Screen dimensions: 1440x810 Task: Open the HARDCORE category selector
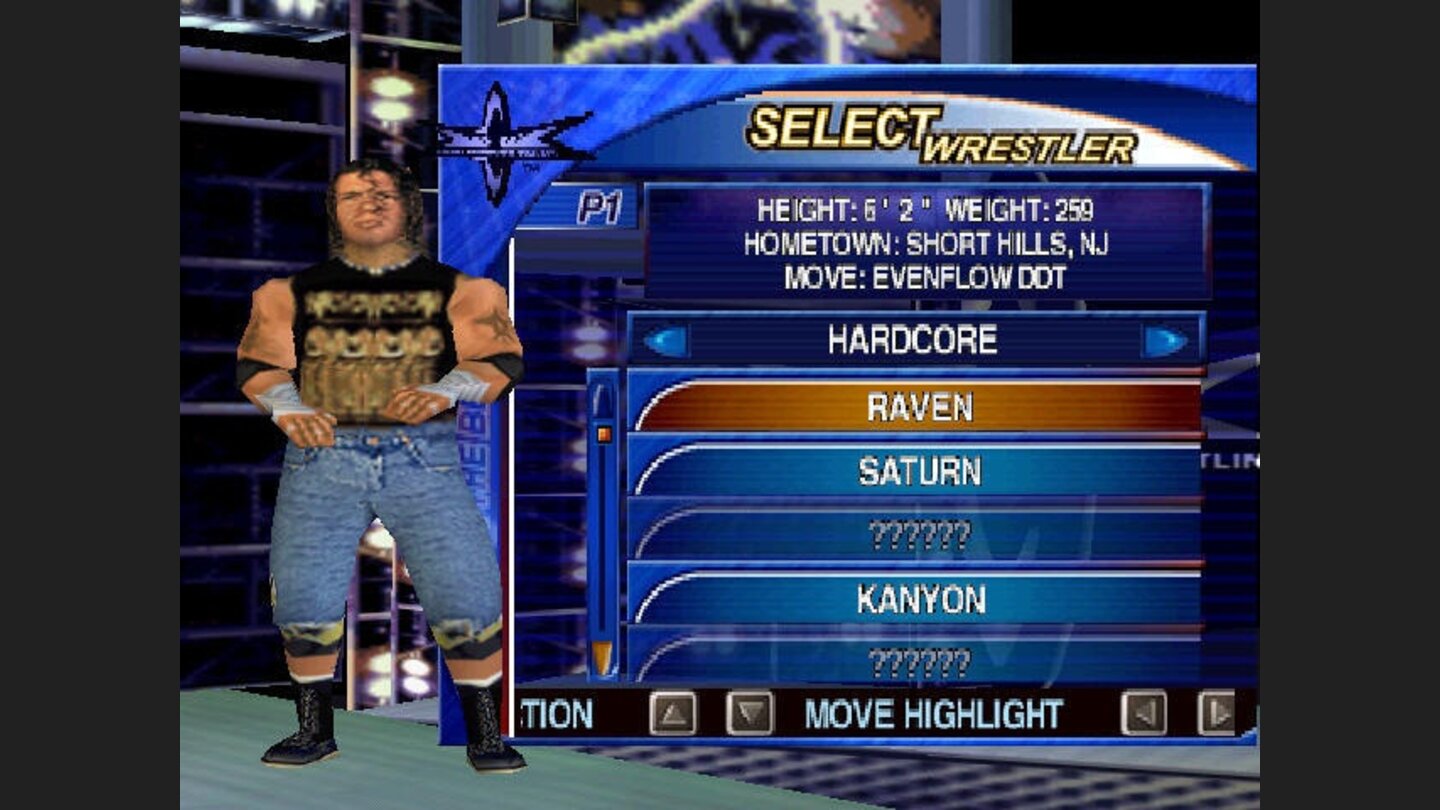915,340
